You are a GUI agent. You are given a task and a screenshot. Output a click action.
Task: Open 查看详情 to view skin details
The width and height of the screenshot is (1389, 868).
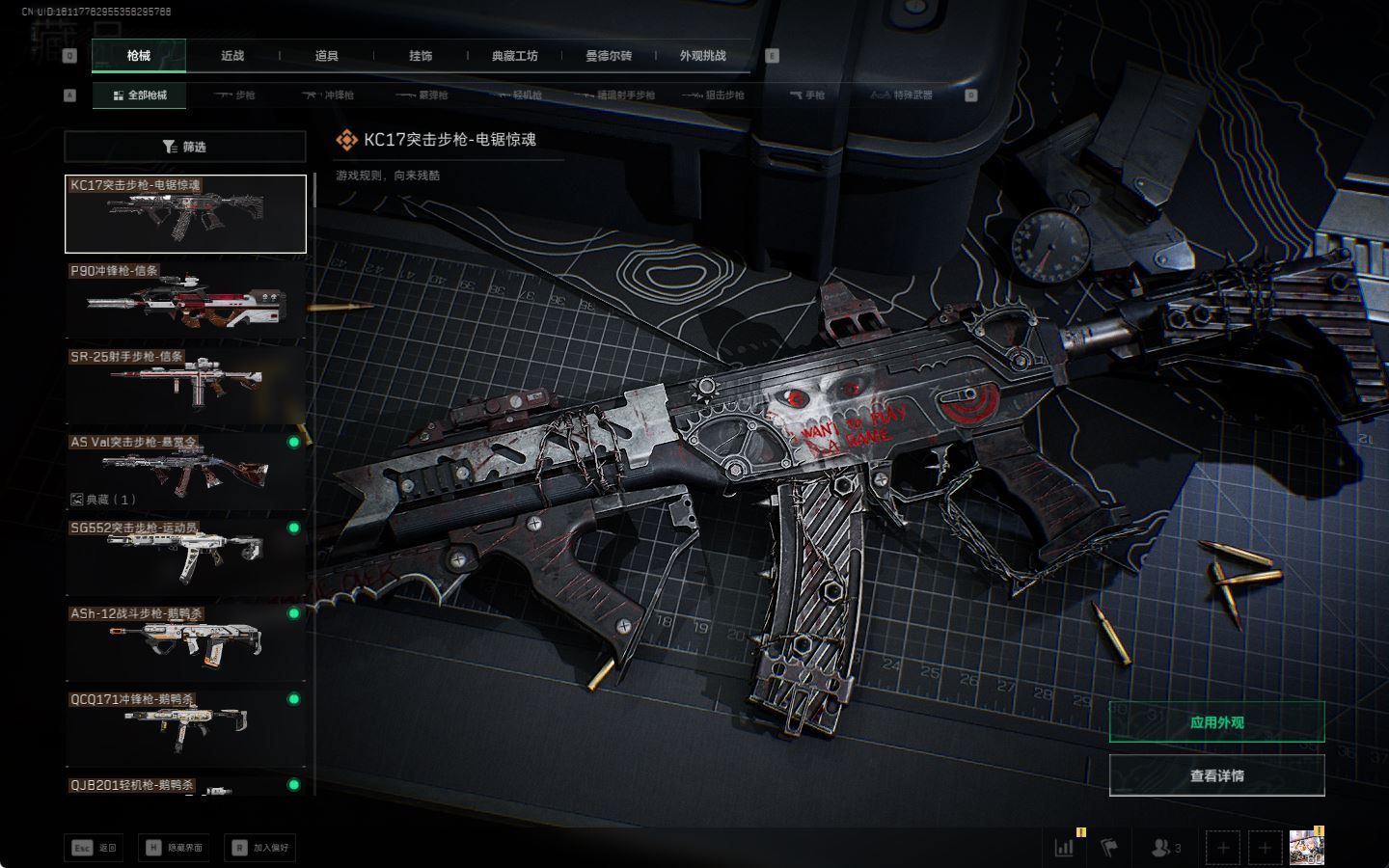click(x=1216, y=775)
